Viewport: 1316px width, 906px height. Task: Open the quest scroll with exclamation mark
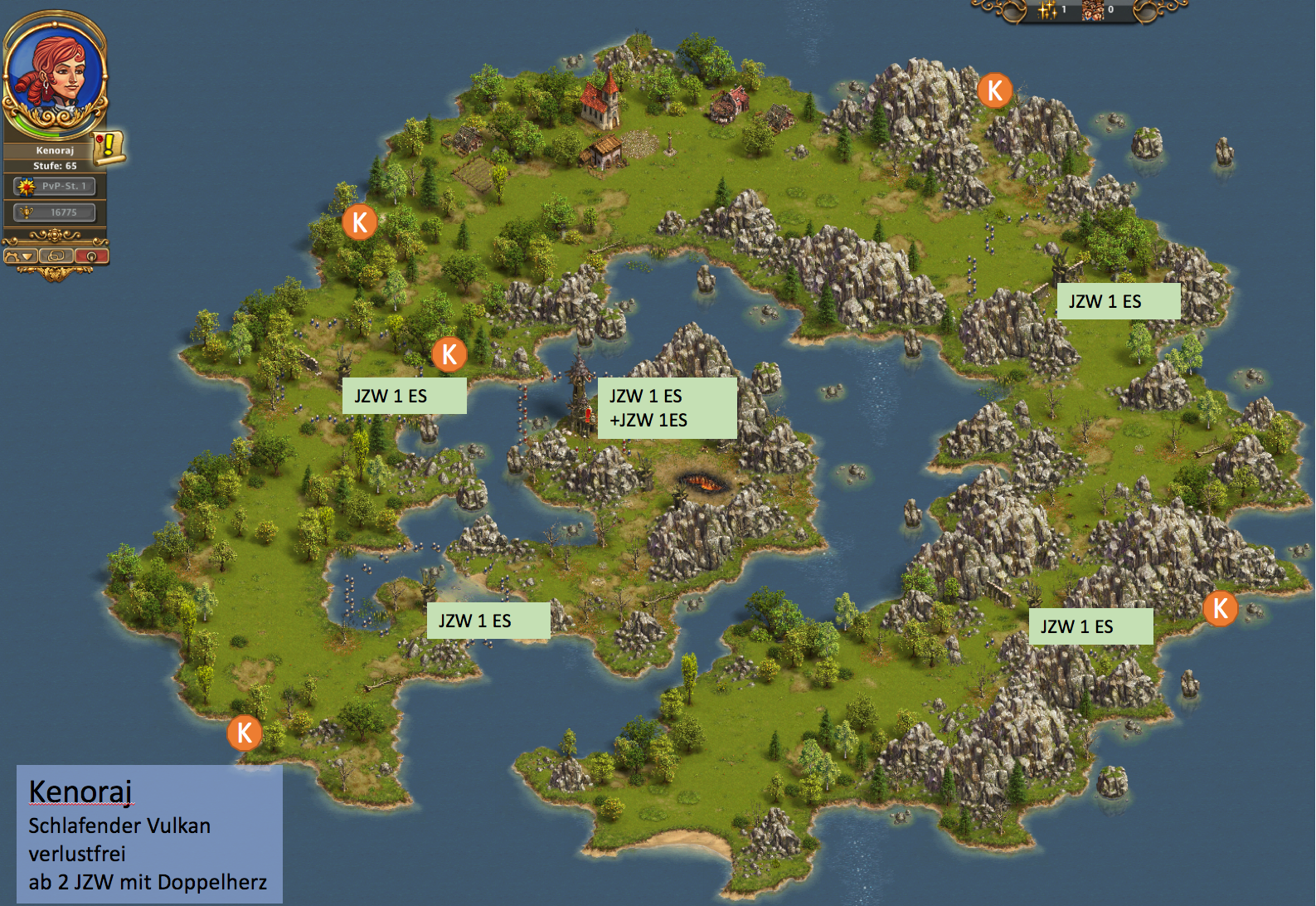click(x=108, y=147)
